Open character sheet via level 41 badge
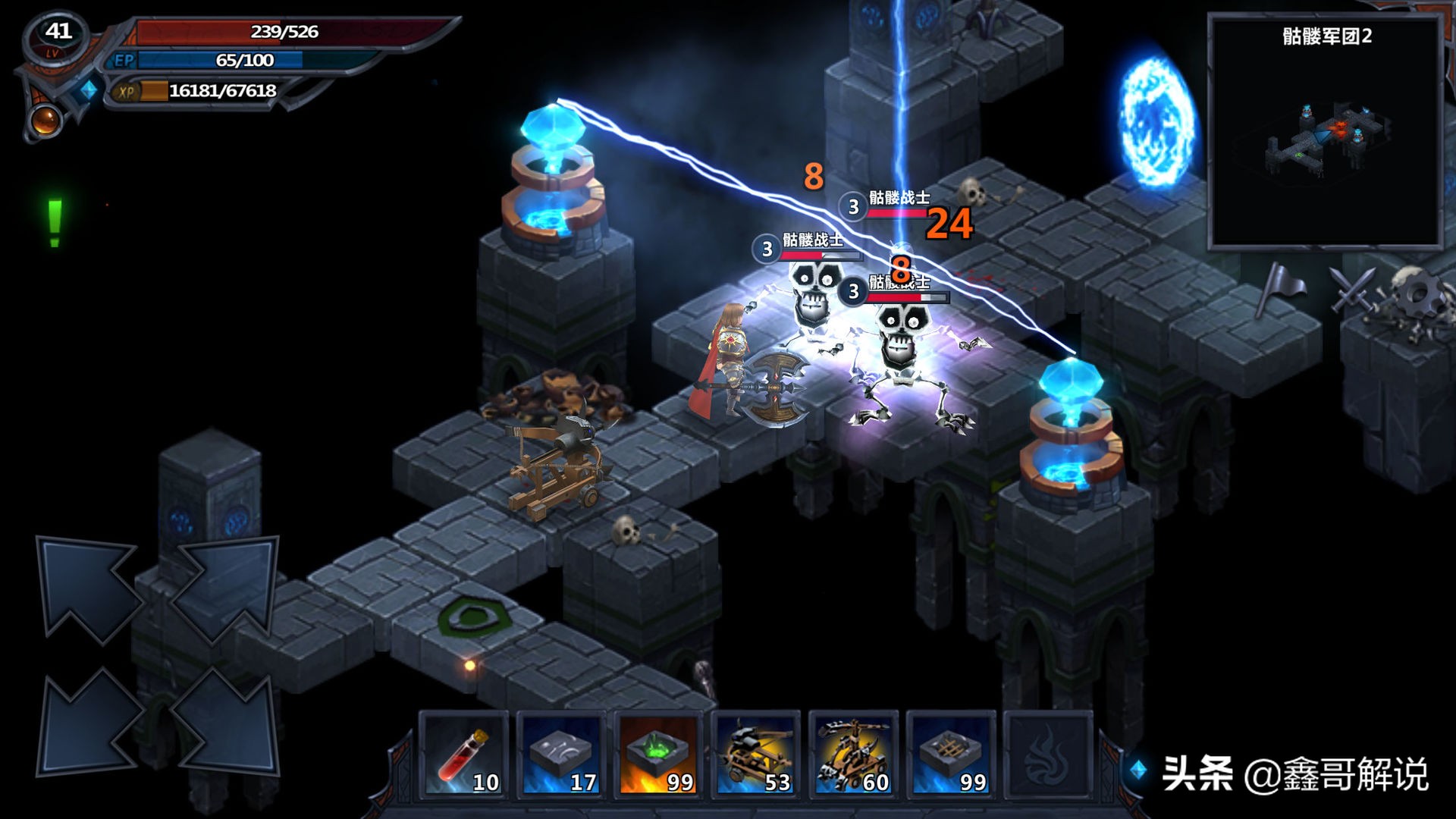Screen dimensions: 1456x819 tap(58, 36)
